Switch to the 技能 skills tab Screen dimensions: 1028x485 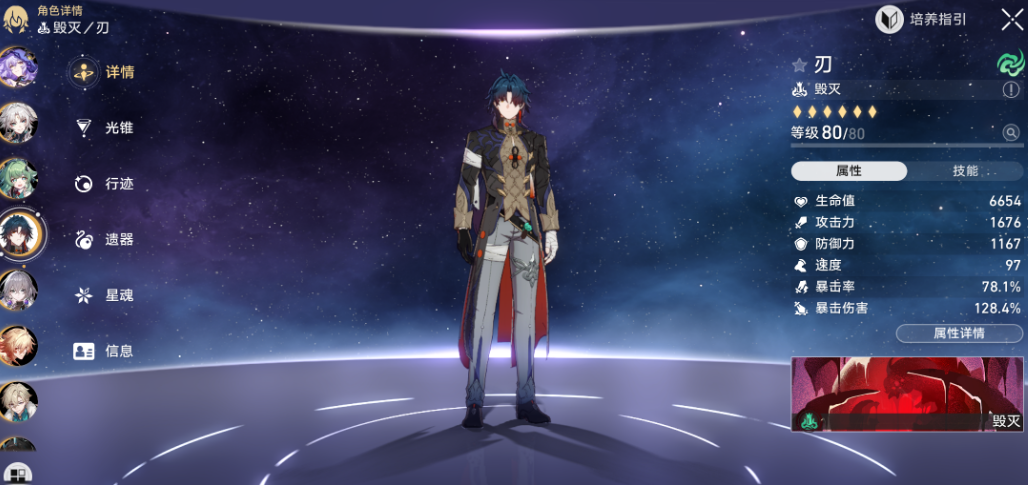tap(965, 171)
